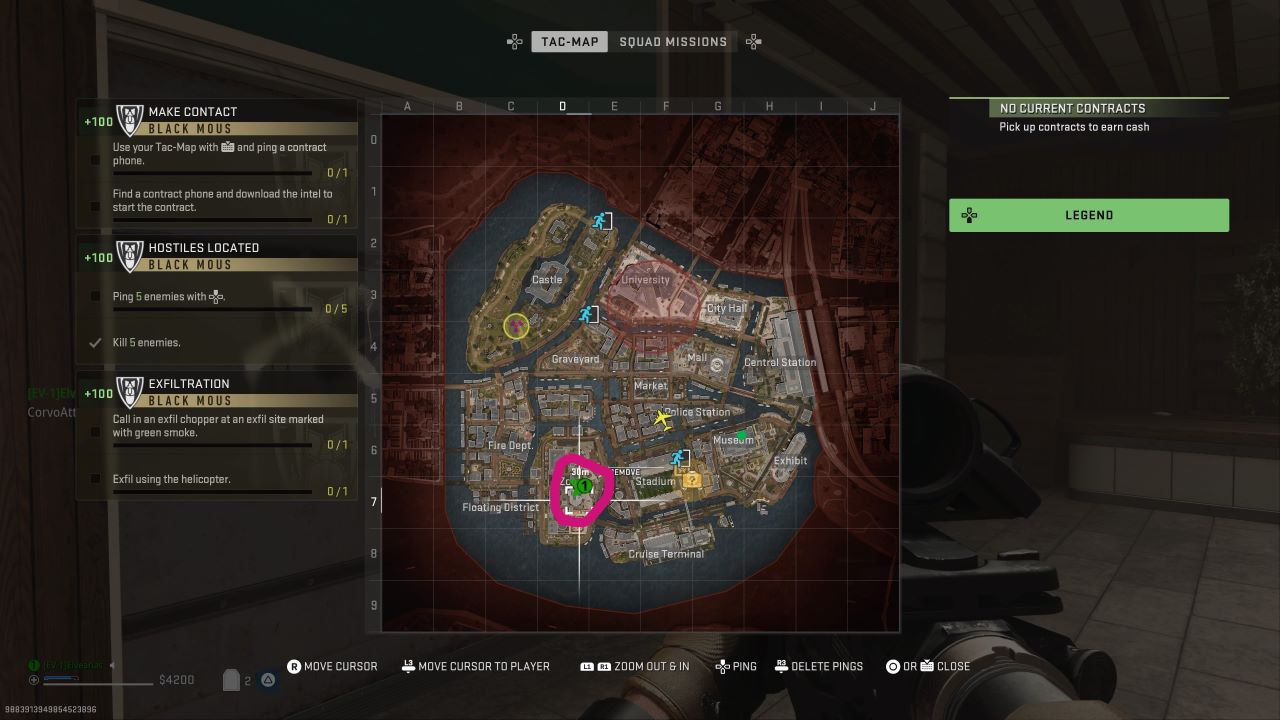Check the "Exfil using the helicopter" checkbox
The width and height of the screenshot is (1280, 720).
pos(94,479)
